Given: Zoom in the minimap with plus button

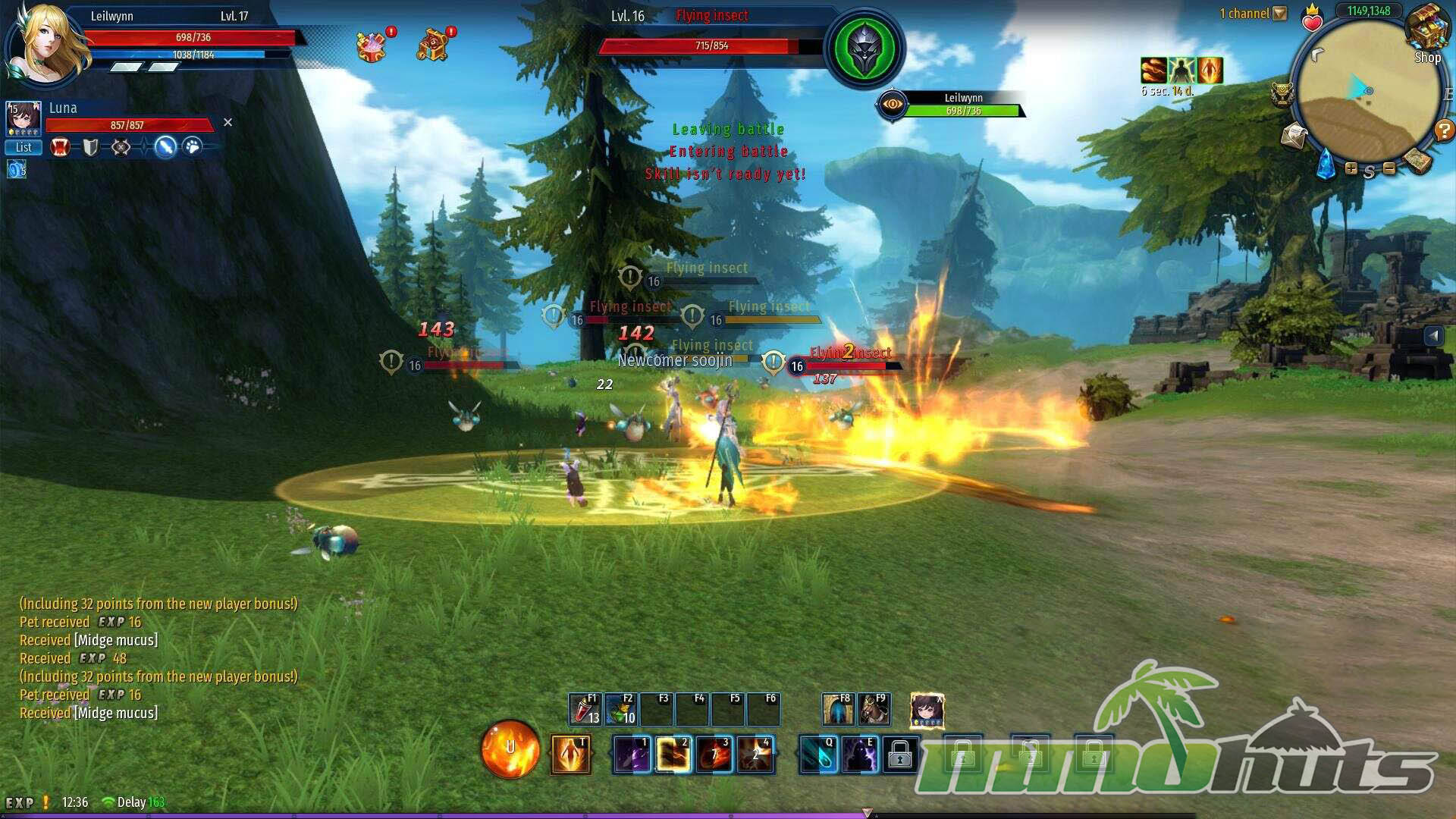Looking at the screenshot, I should coord(1351,168).
